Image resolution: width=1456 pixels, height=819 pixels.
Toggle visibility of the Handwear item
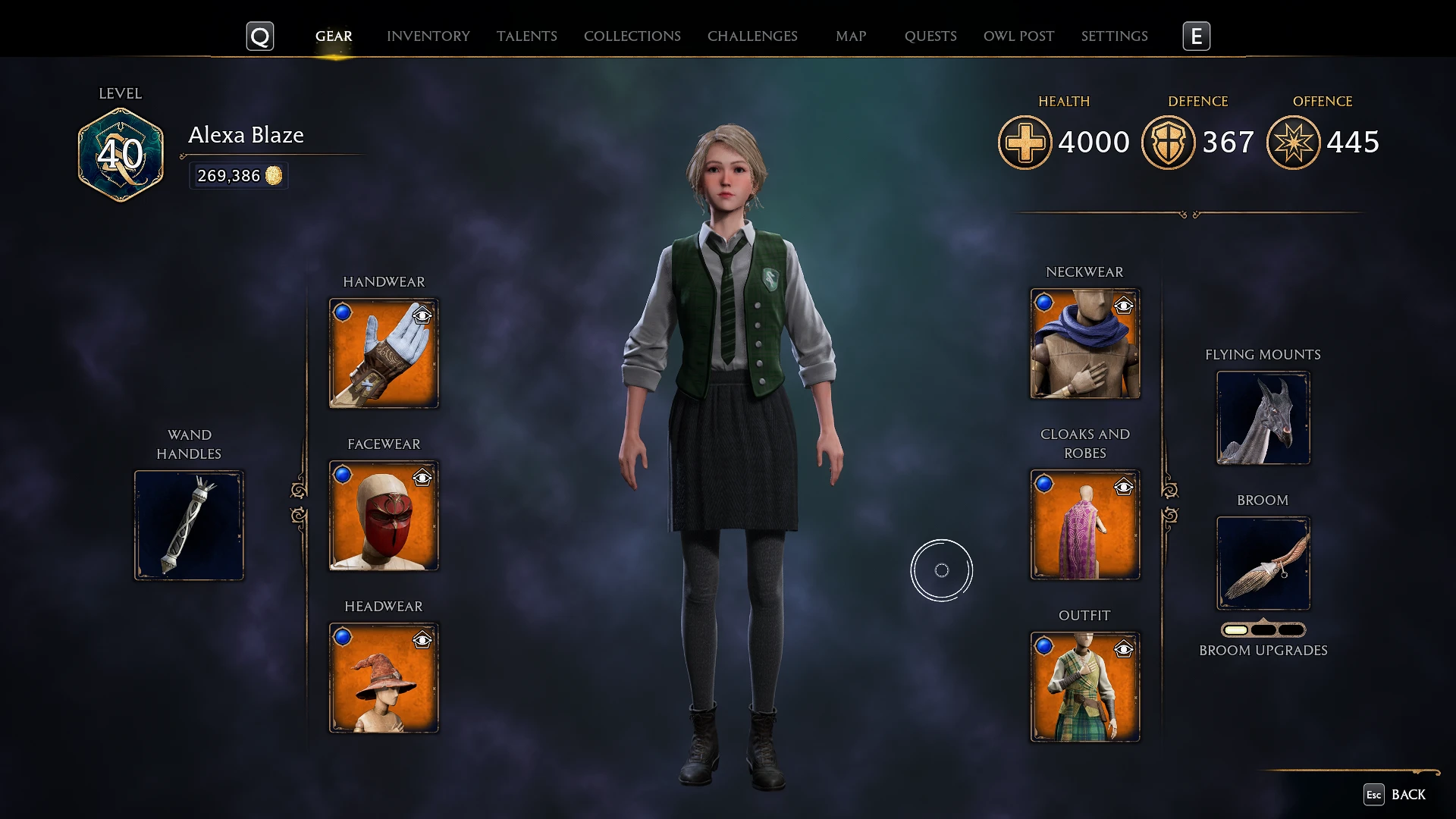(x=422, y=316)
